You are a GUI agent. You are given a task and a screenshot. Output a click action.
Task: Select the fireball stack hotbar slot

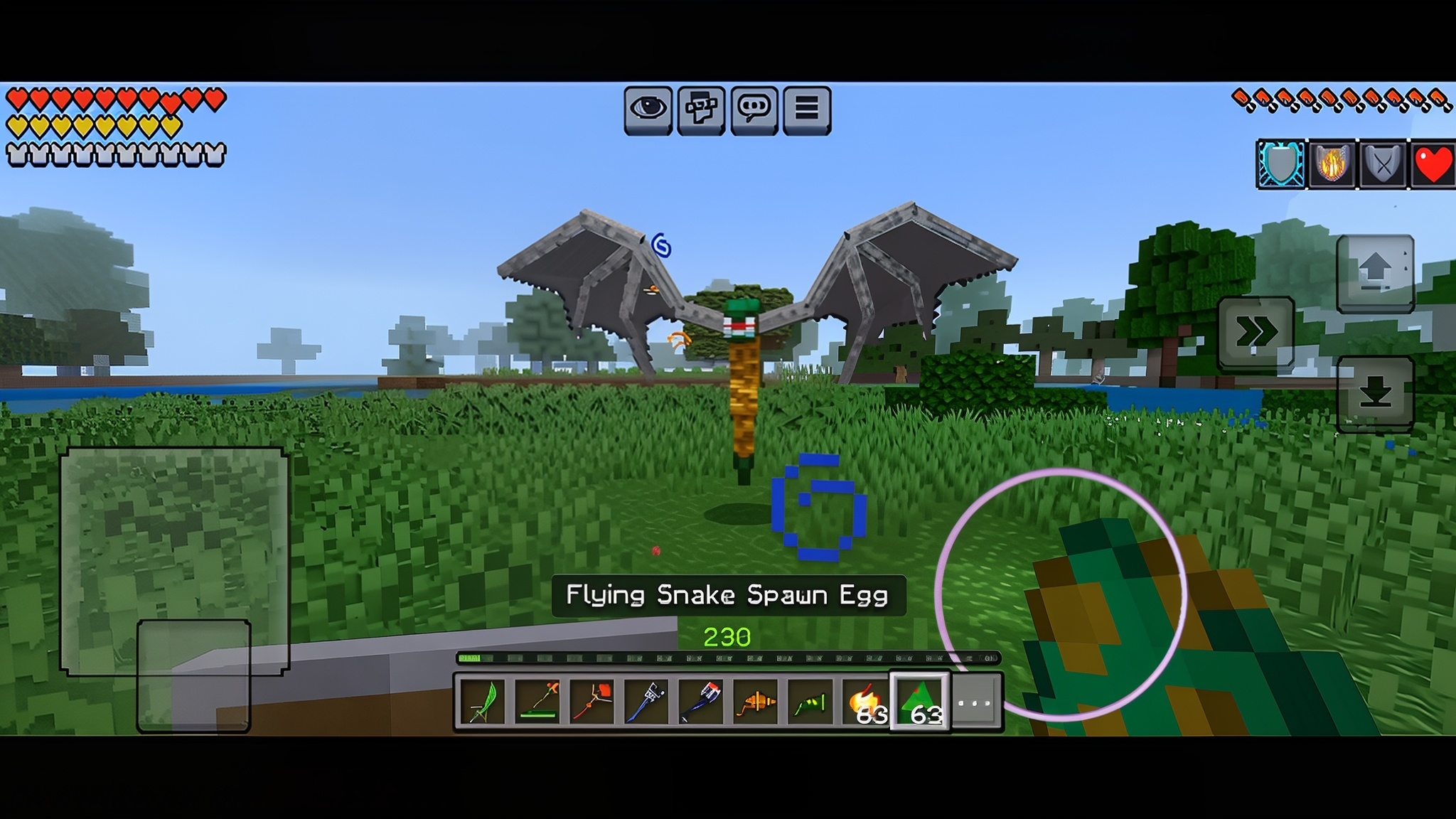(865, 702)
